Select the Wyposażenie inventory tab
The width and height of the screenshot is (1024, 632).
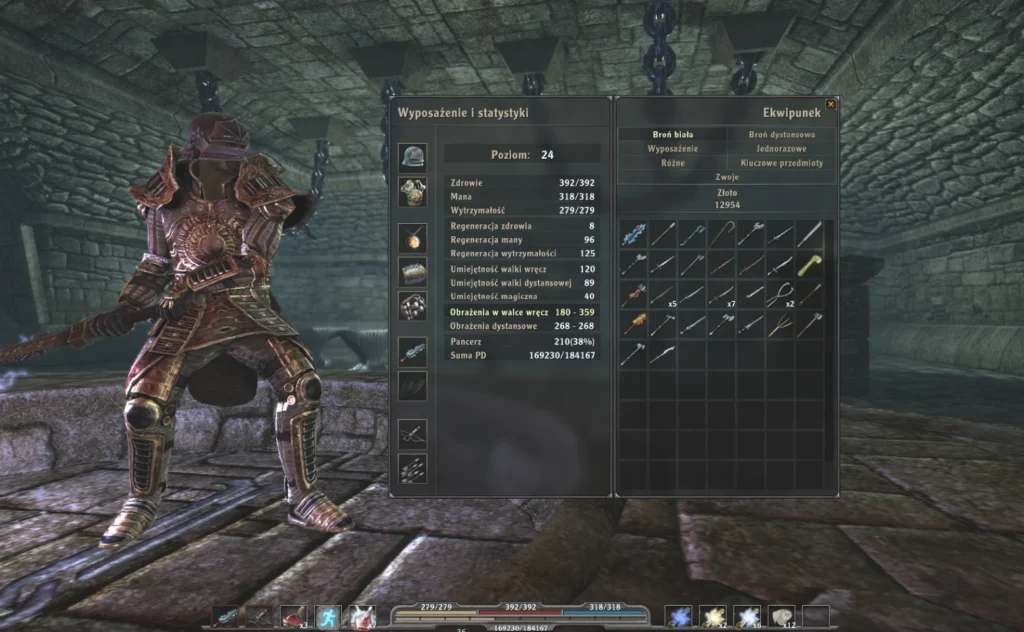pos(671,148)
